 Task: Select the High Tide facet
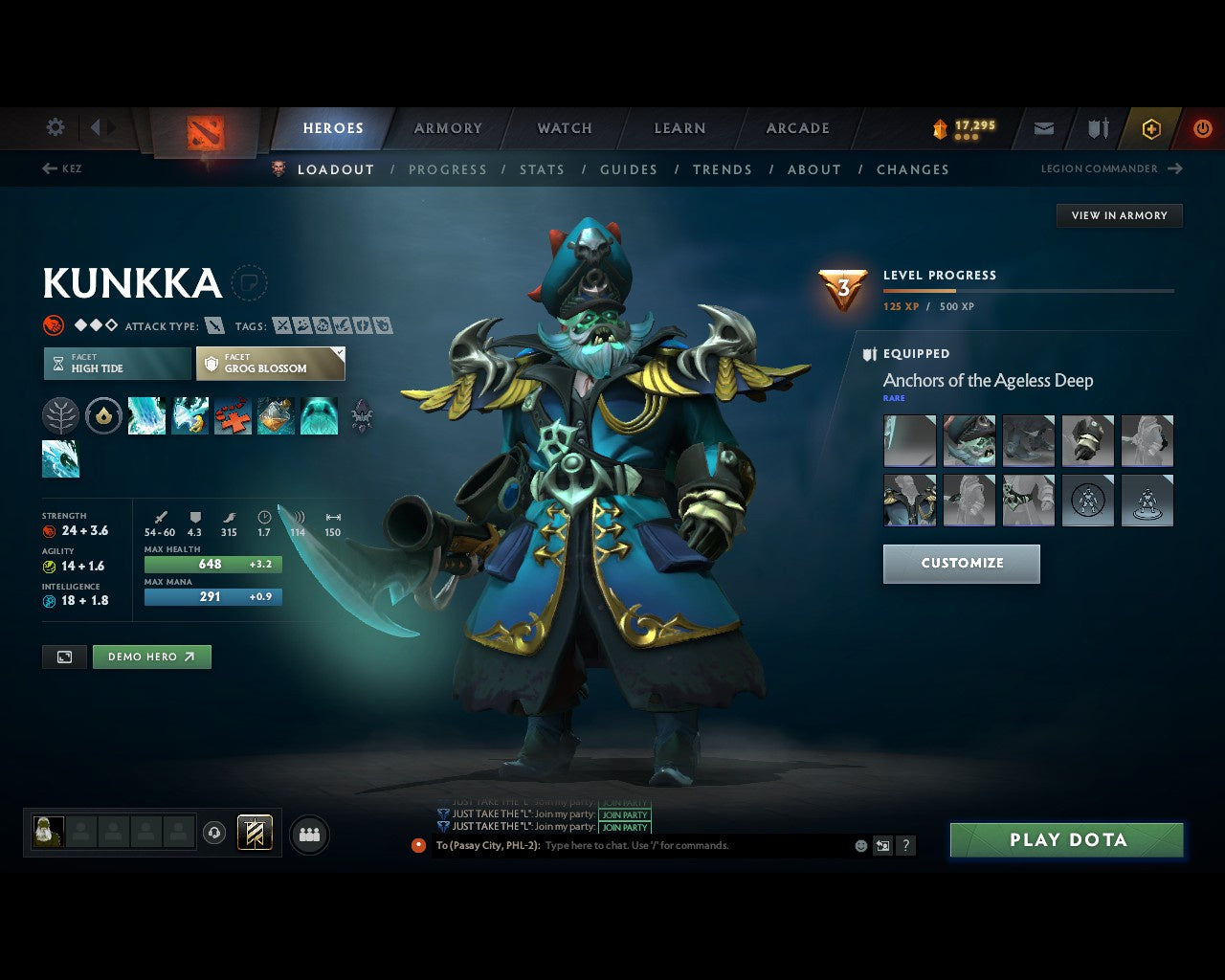pyautogui.click(x=116, y=364)
